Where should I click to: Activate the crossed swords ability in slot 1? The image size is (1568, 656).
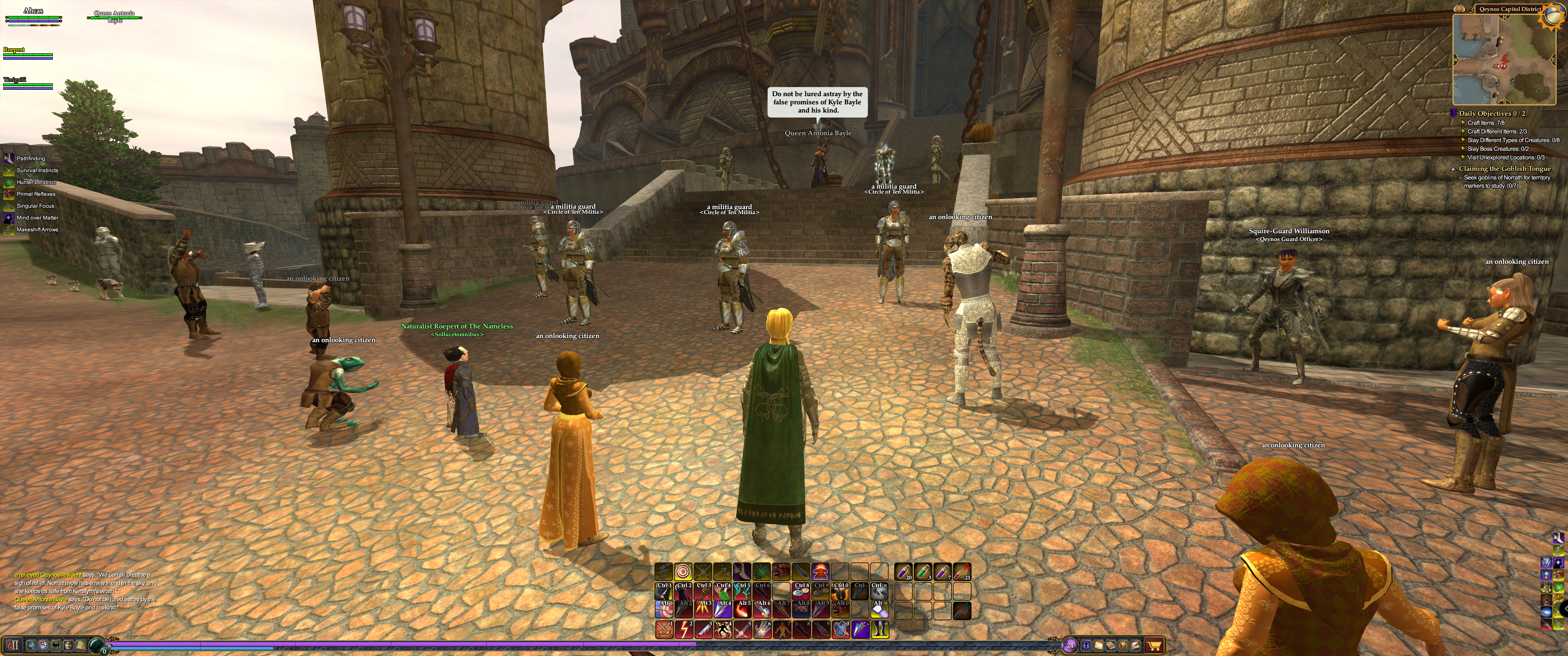pyautogui.click(x=664, y=629)
